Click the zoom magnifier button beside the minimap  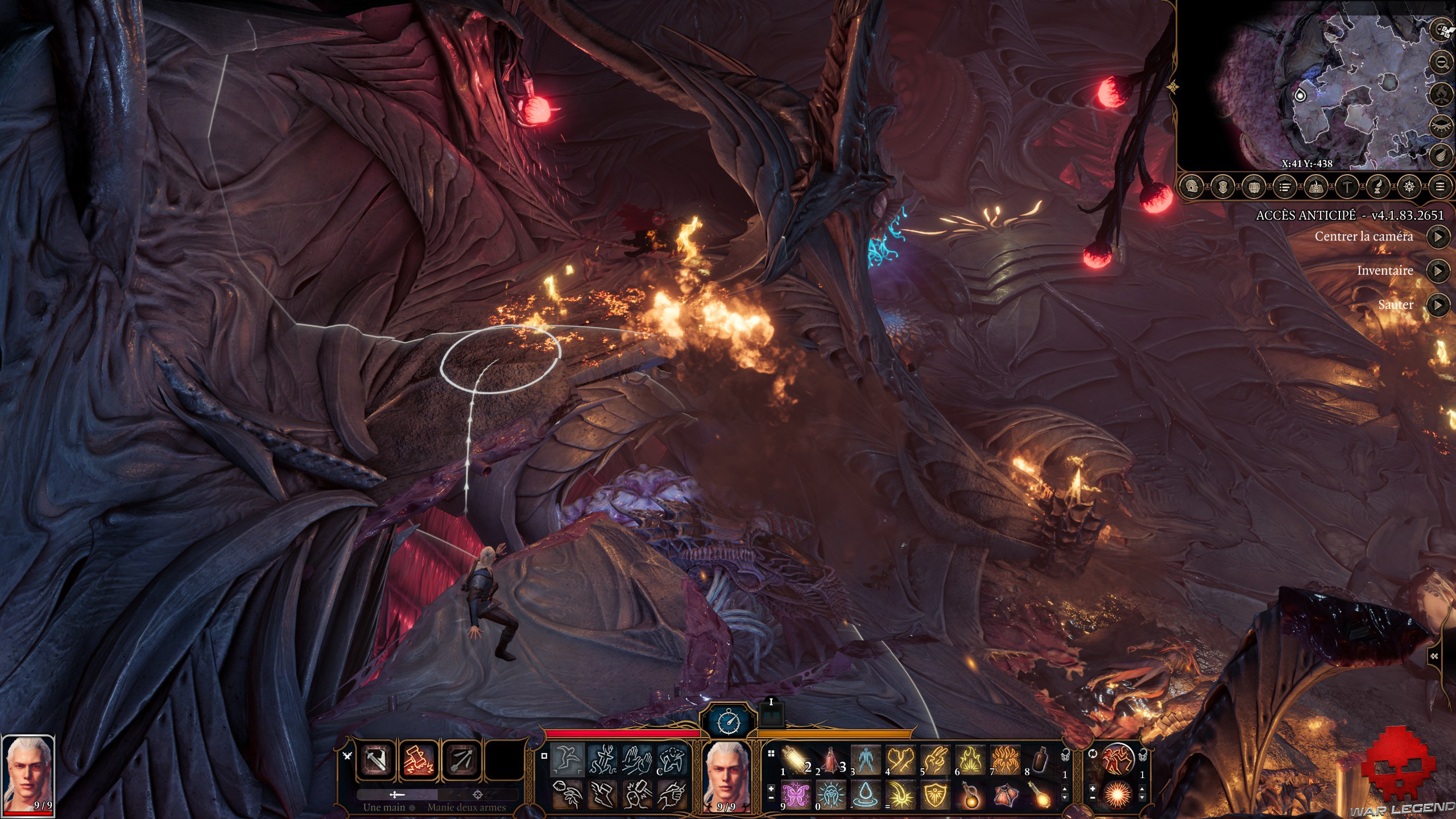pos(1441,62)
